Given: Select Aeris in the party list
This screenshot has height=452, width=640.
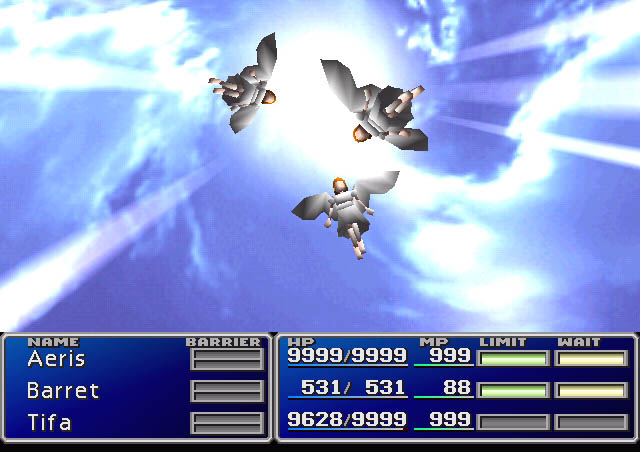Looking at the screenshot, I should coord(56,359).
